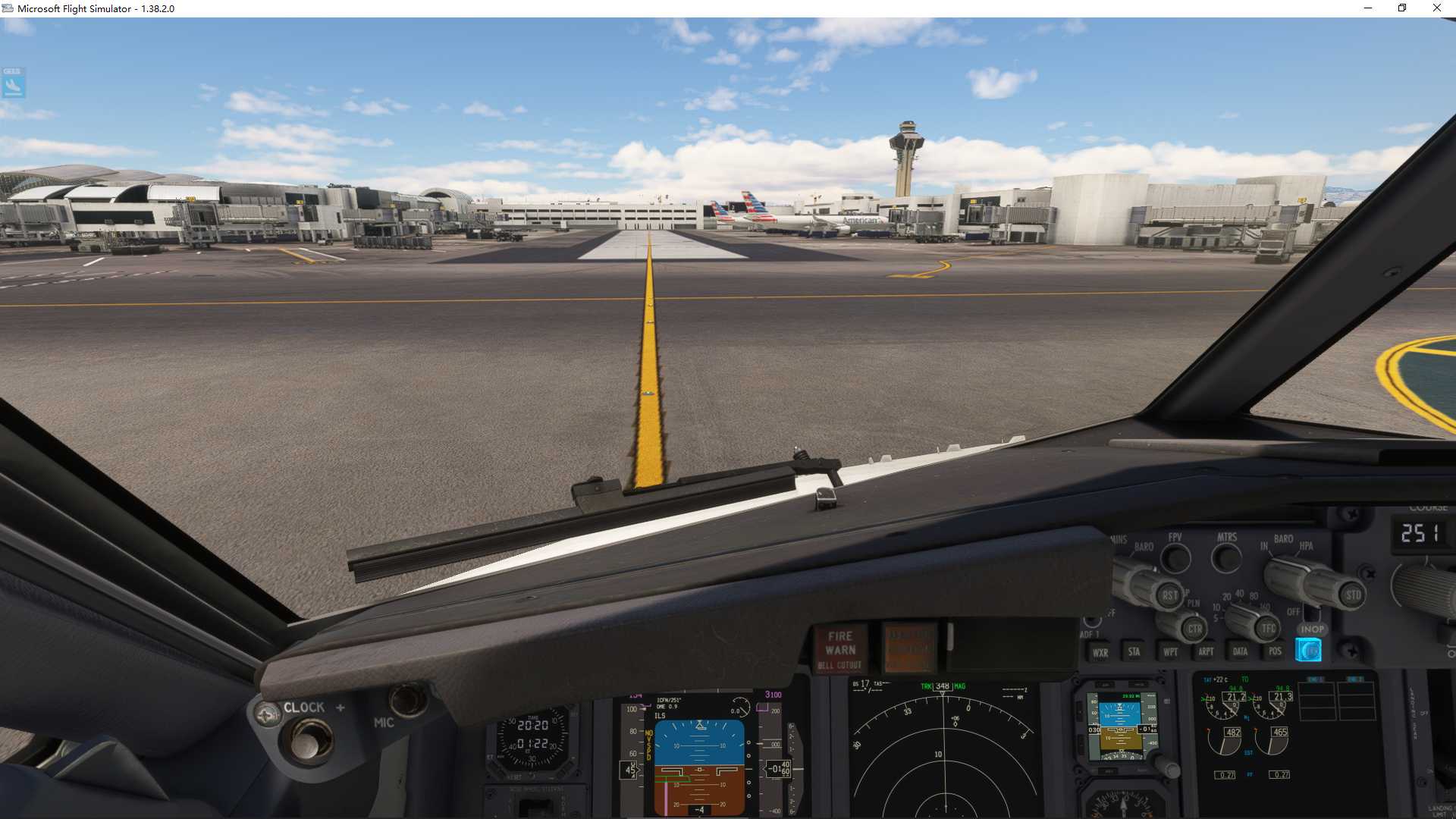Select the STA stations display button
1456x819 pixels.
[x=1134, y=652]
